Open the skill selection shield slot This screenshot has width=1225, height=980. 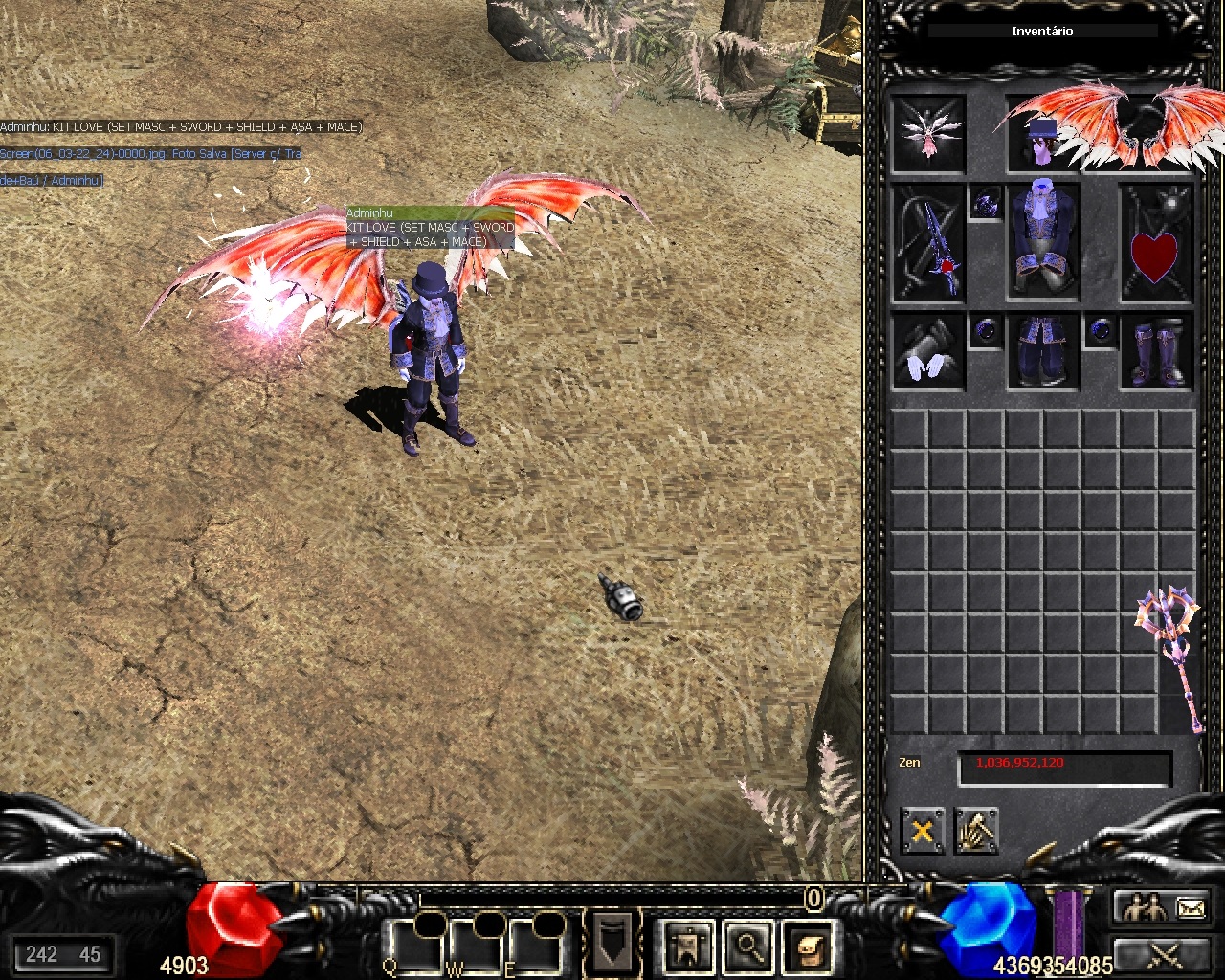(612, 941)
